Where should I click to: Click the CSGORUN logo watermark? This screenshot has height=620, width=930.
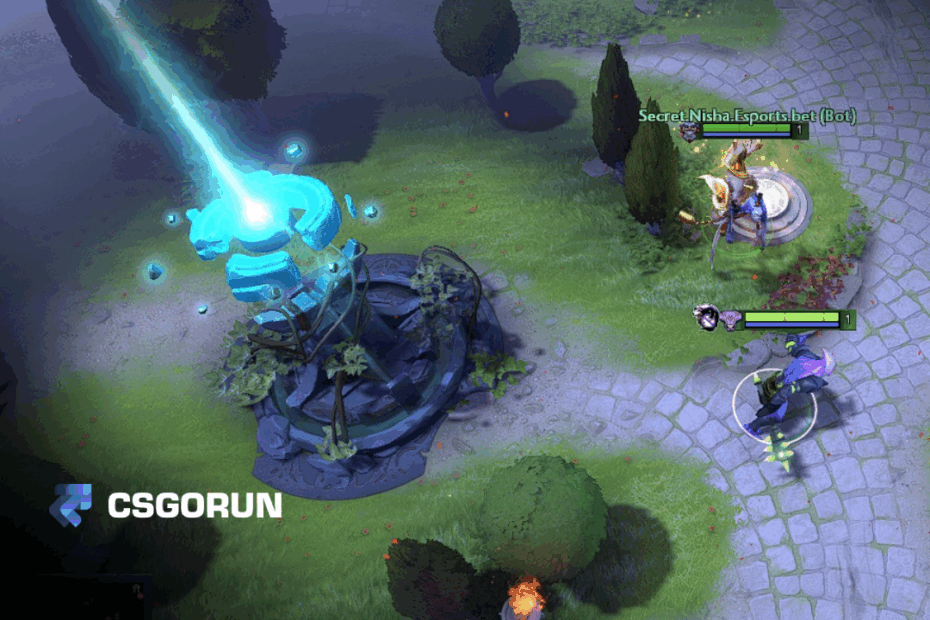pyautogui.click(x=166, y=505)
